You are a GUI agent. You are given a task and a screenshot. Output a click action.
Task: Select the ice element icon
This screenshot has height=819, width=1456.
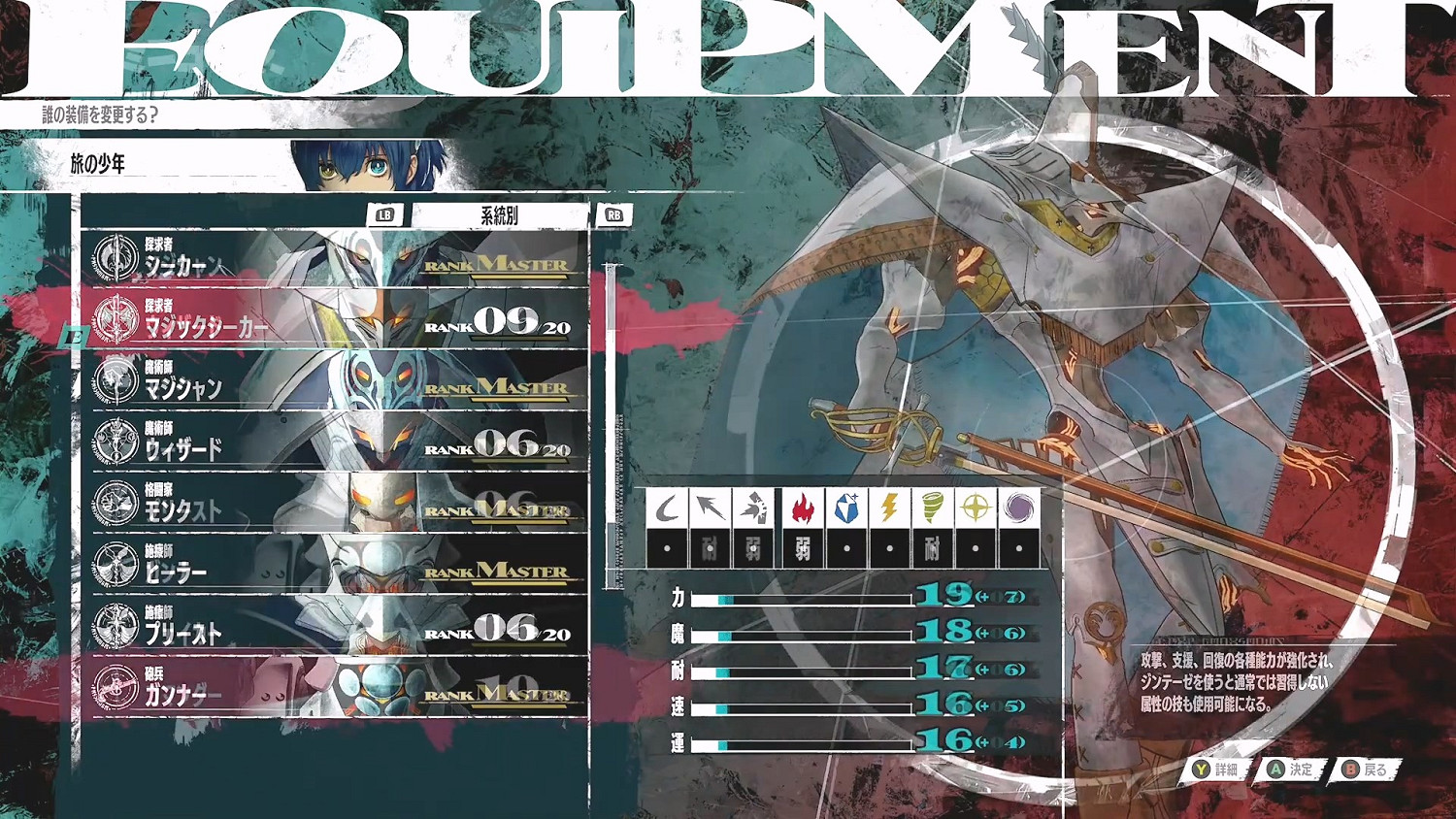849,505
